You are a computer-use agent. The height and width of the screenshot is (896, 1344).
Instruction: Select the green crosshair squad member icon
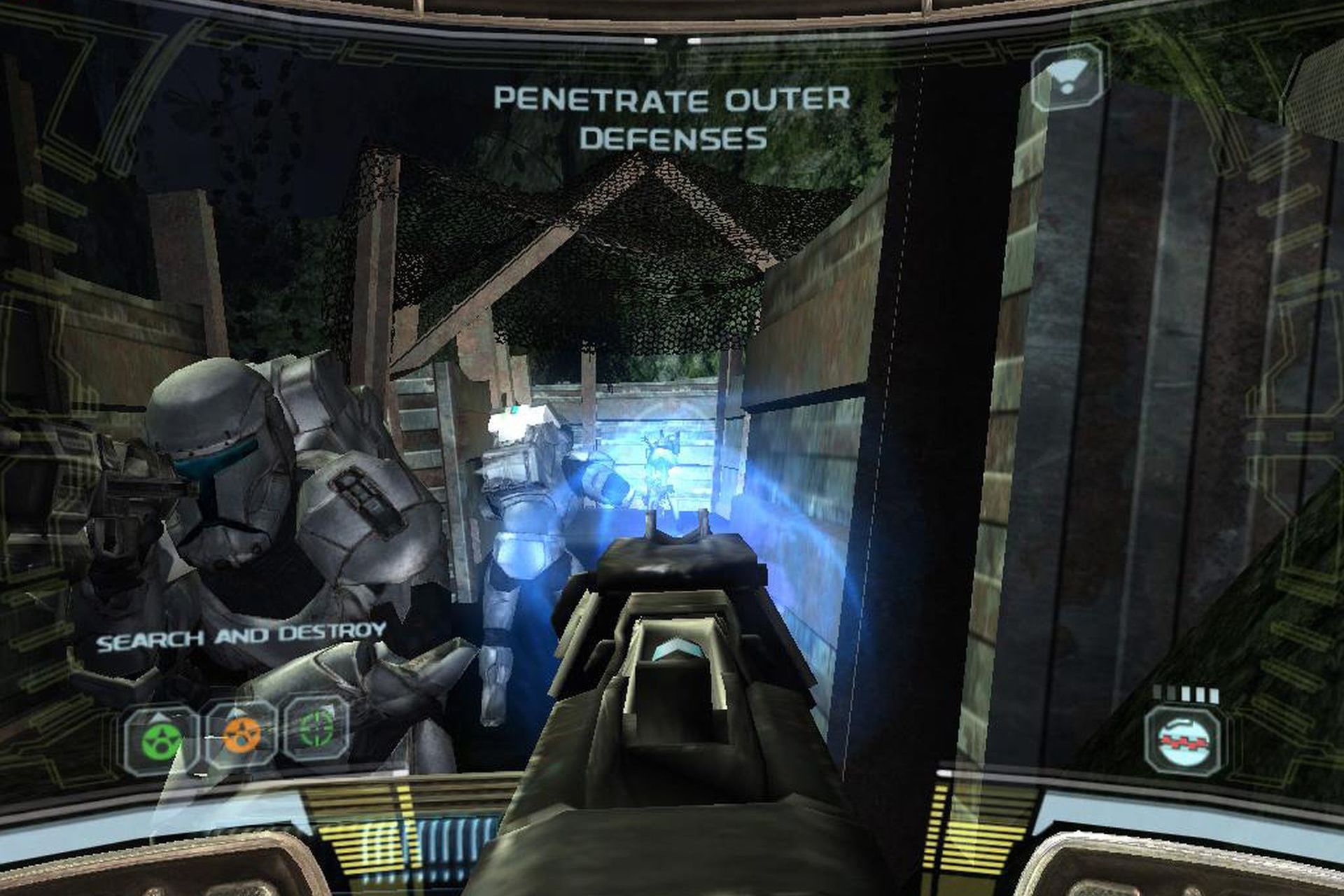(x=318, y=730)
